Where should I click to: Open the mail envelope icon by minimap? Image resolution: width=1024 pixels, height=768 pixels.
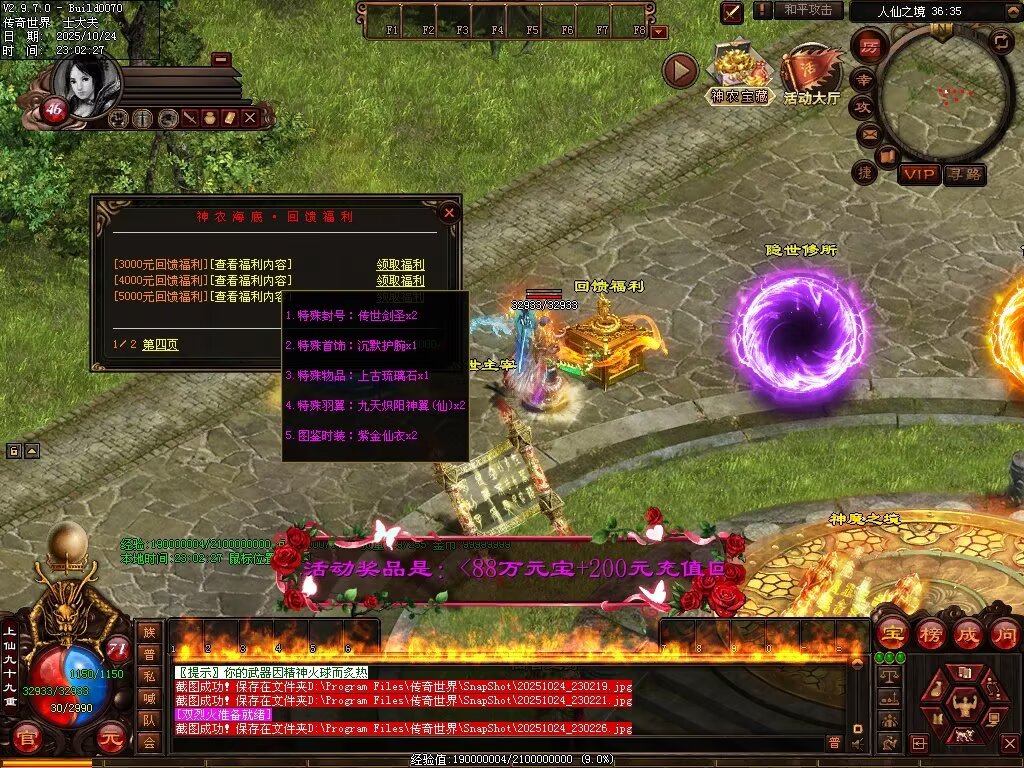[866, 133]
